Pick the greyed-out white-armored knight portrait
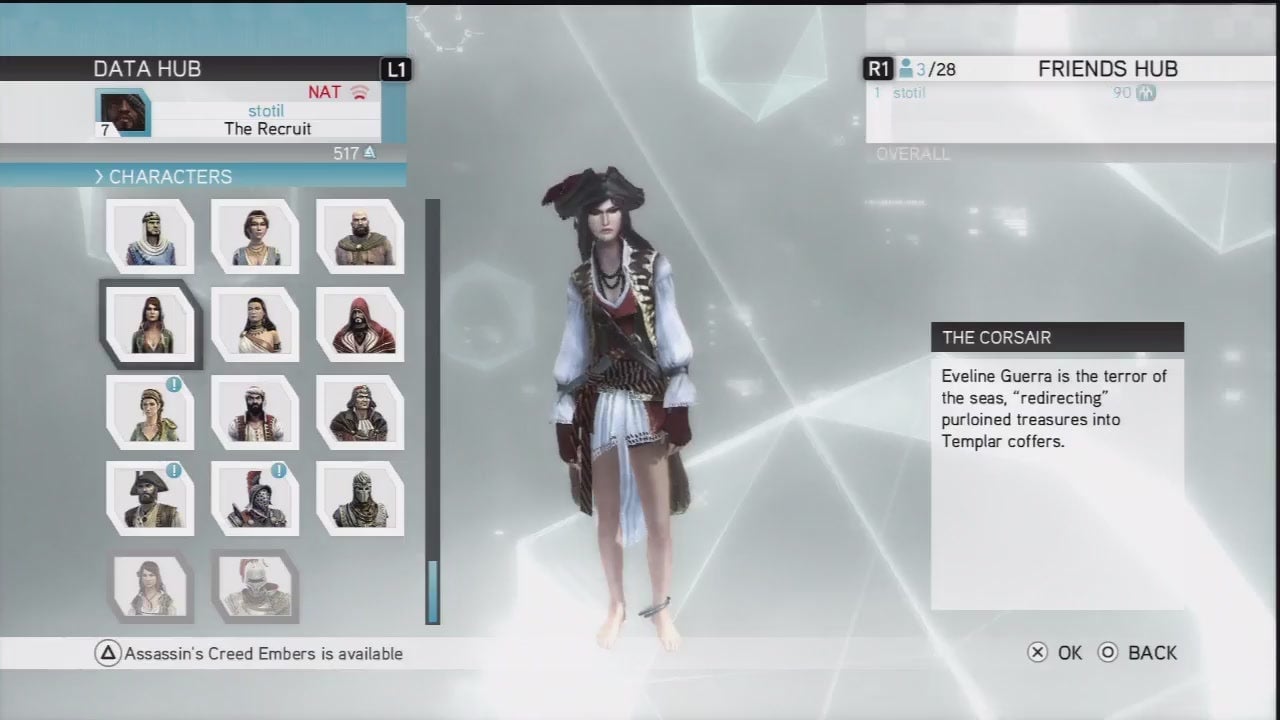1280x720 pixels. [x=255, y=586]
